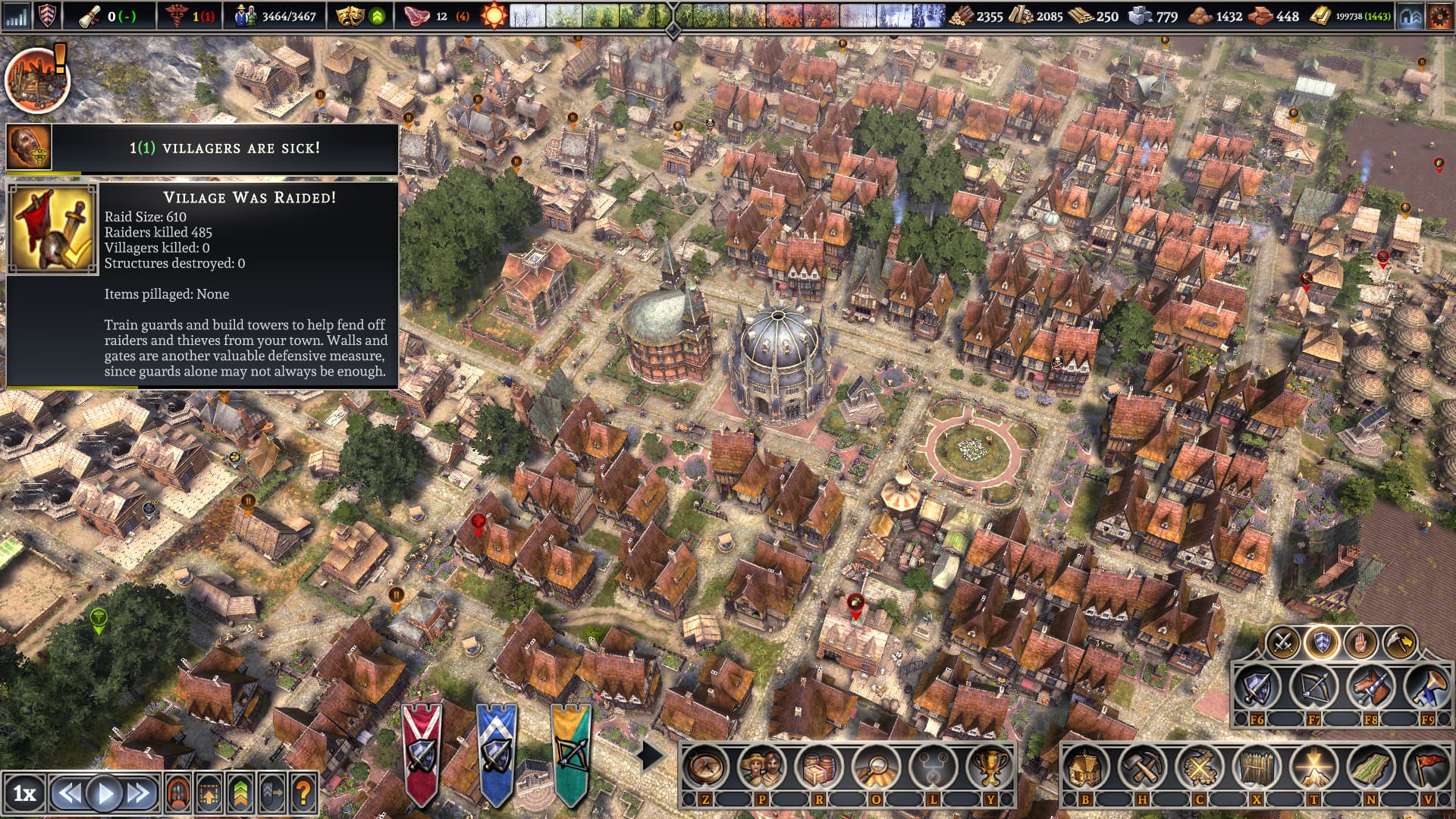Select the blue shield banner squad

point(497,752)
